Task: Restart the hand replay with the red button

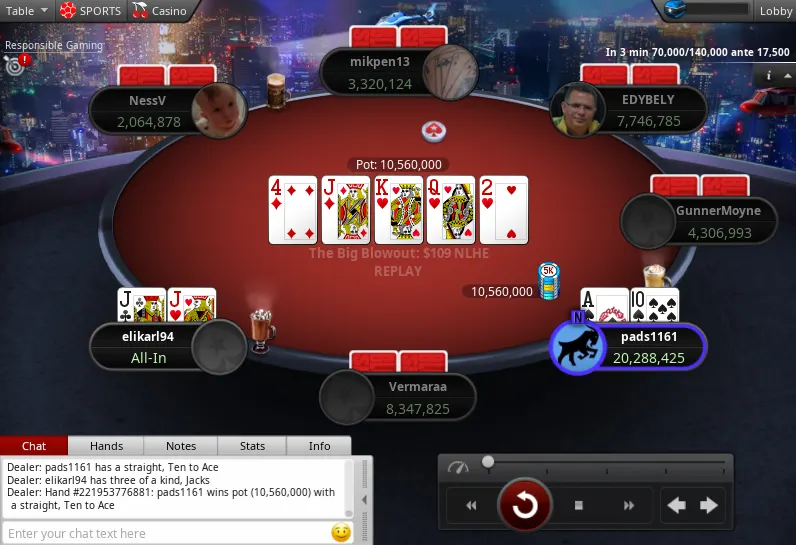Action: [x=524, y=505]
